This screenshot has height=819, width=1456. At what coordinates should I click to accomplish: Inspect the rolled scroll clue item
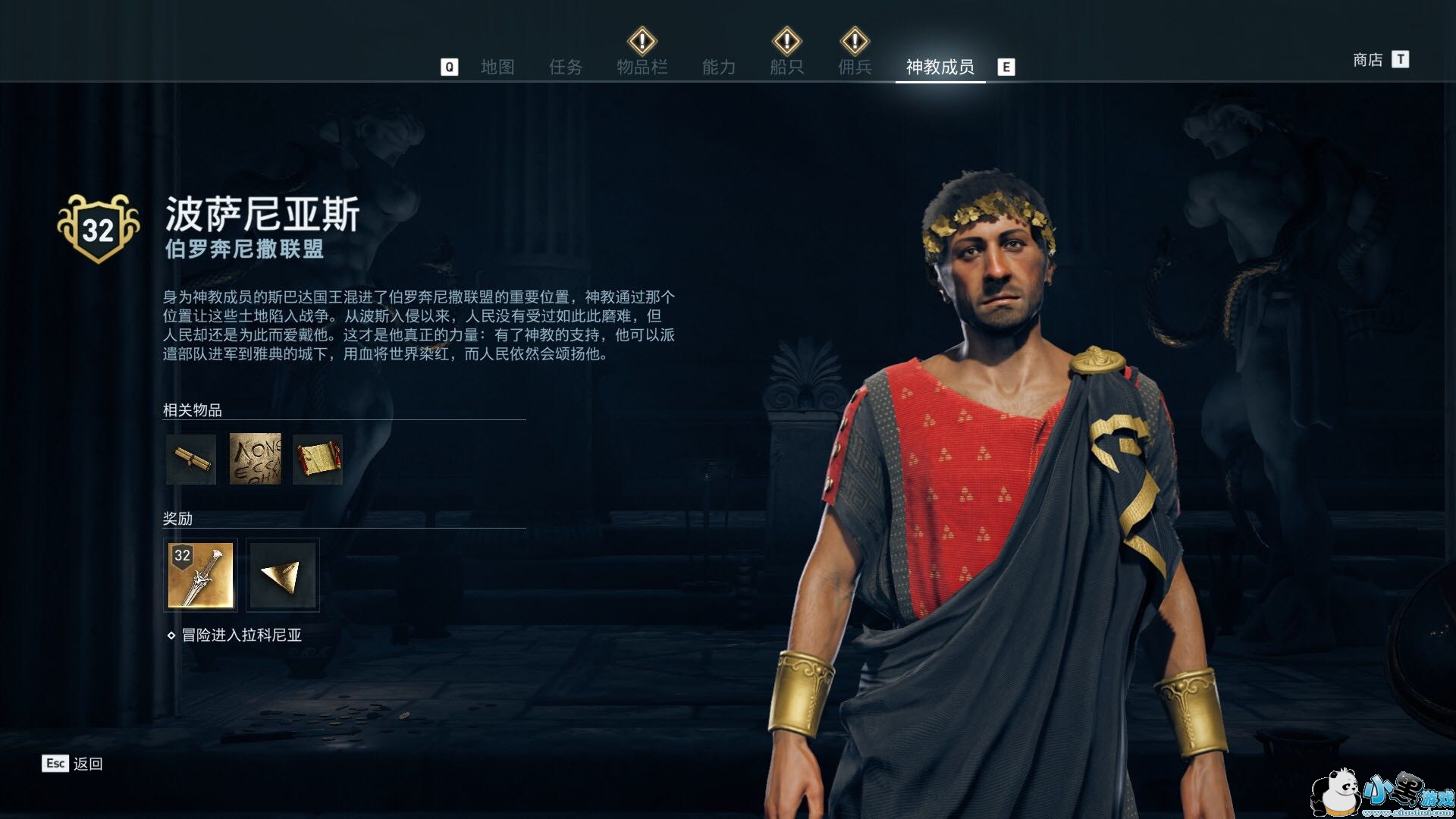[x=190, y=459]
